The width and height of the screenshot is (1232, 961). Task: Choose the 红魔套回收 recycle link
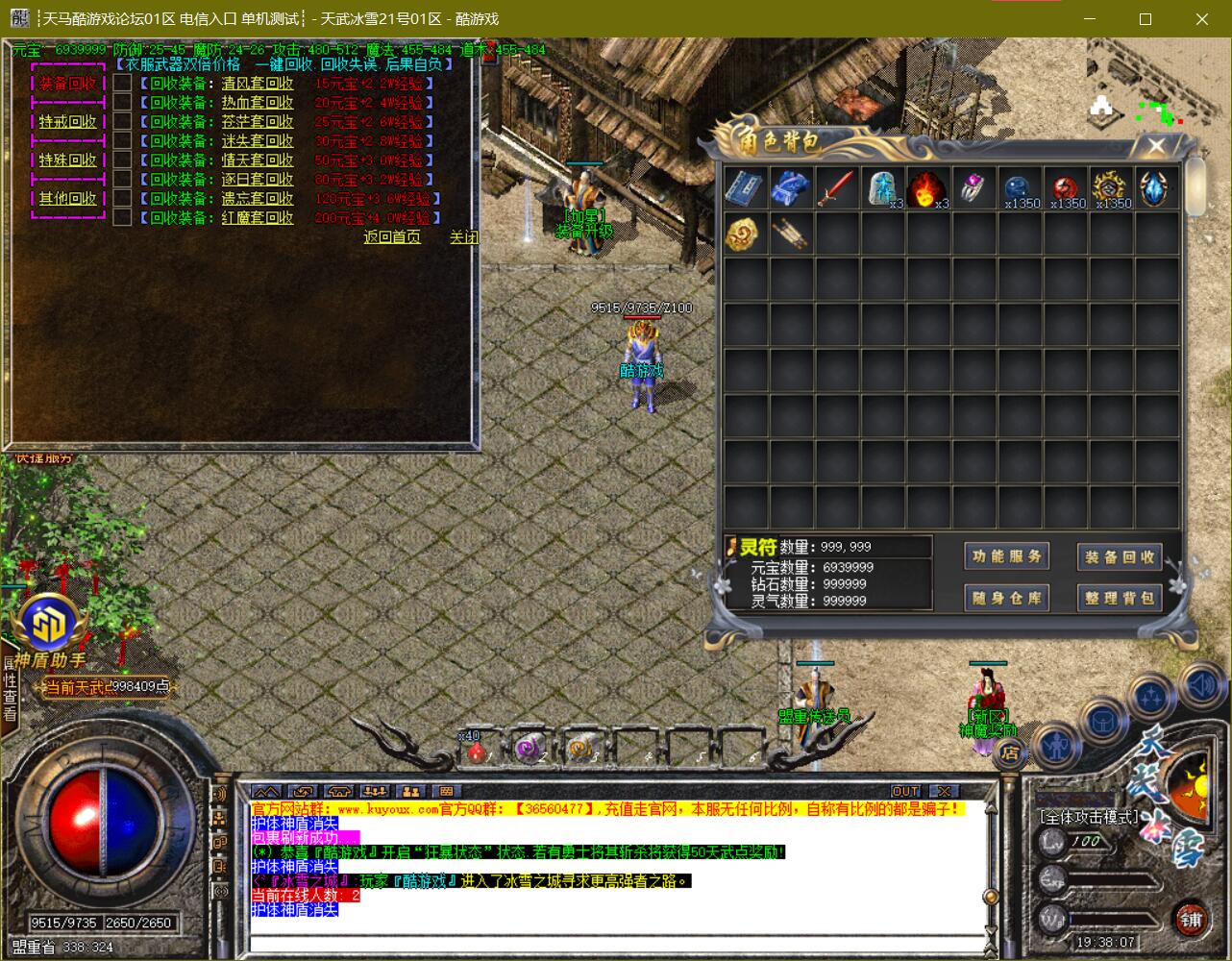coord(257,218)
